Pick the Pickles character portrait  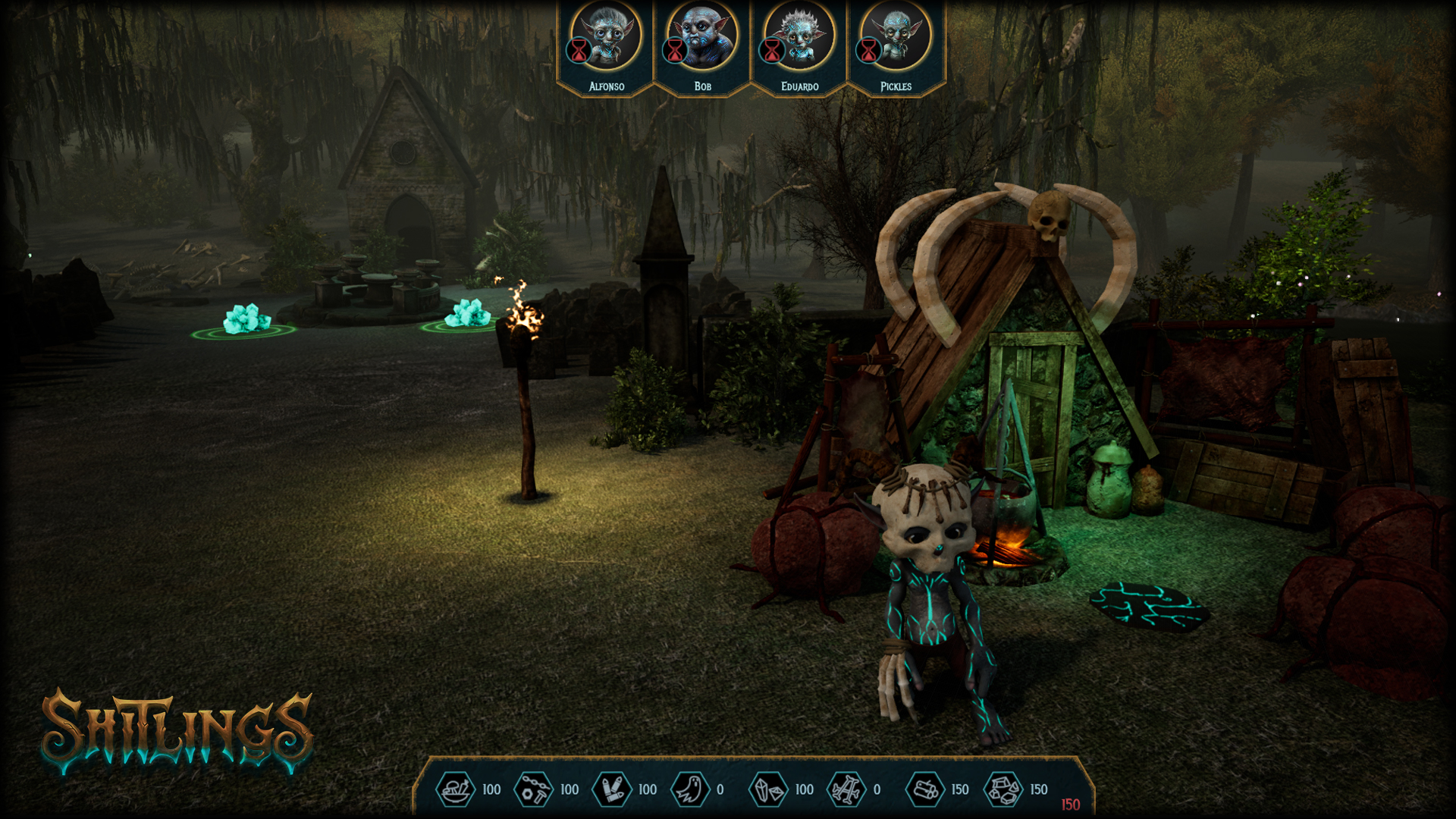(x=896, y=36)
